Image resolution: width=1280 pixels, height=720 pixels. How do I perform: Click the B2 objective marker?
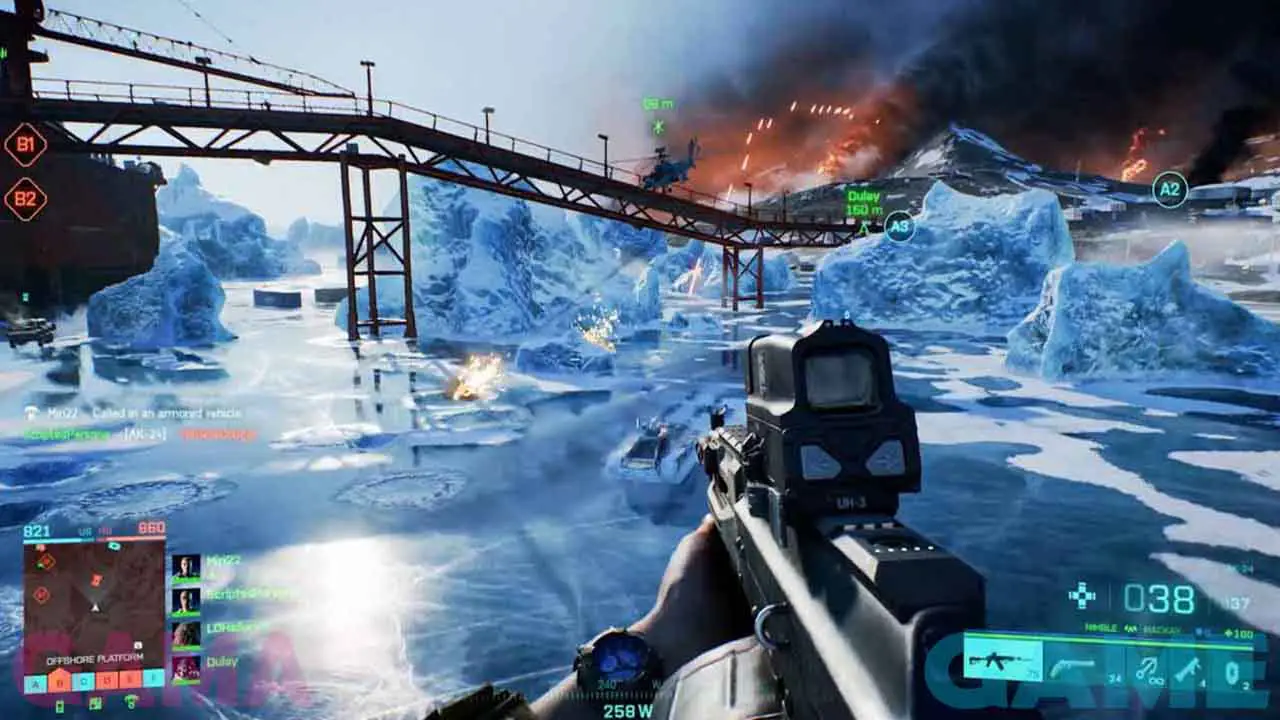(25, 199)
